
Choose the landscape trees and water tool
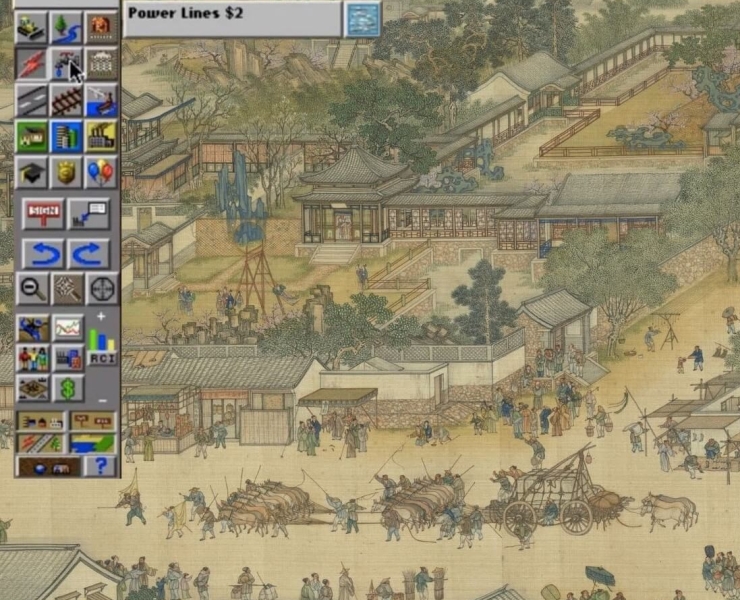pos(66,26)
